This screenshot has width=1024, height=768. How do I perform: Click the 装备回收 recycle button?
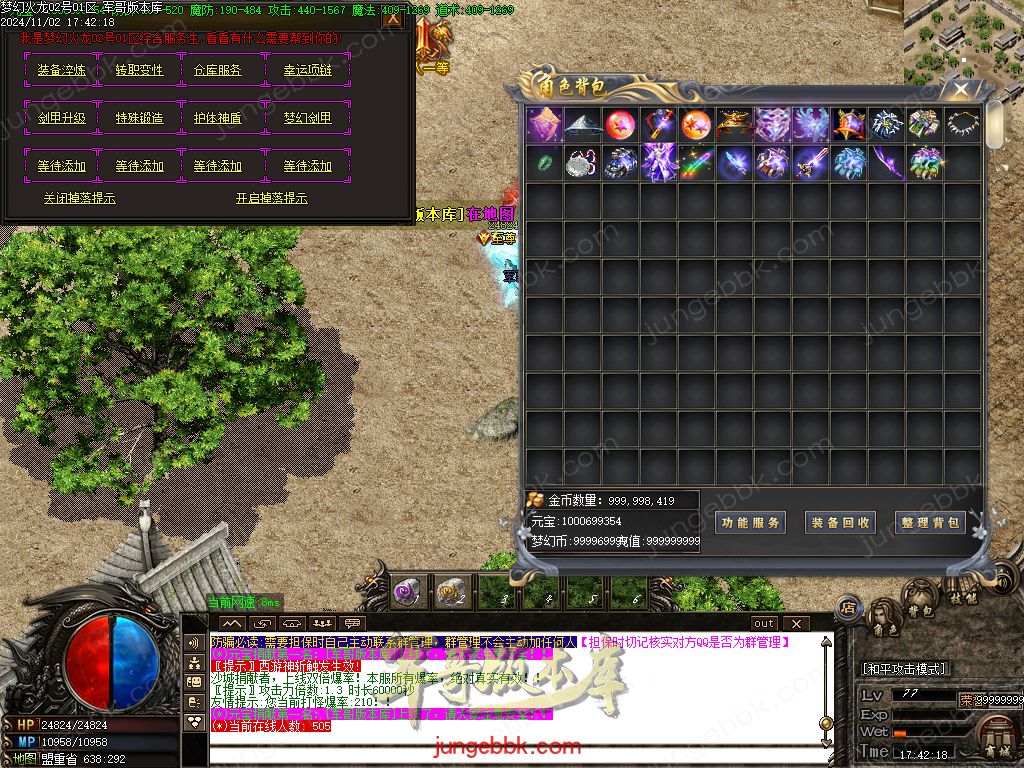[x=840, y=523]
